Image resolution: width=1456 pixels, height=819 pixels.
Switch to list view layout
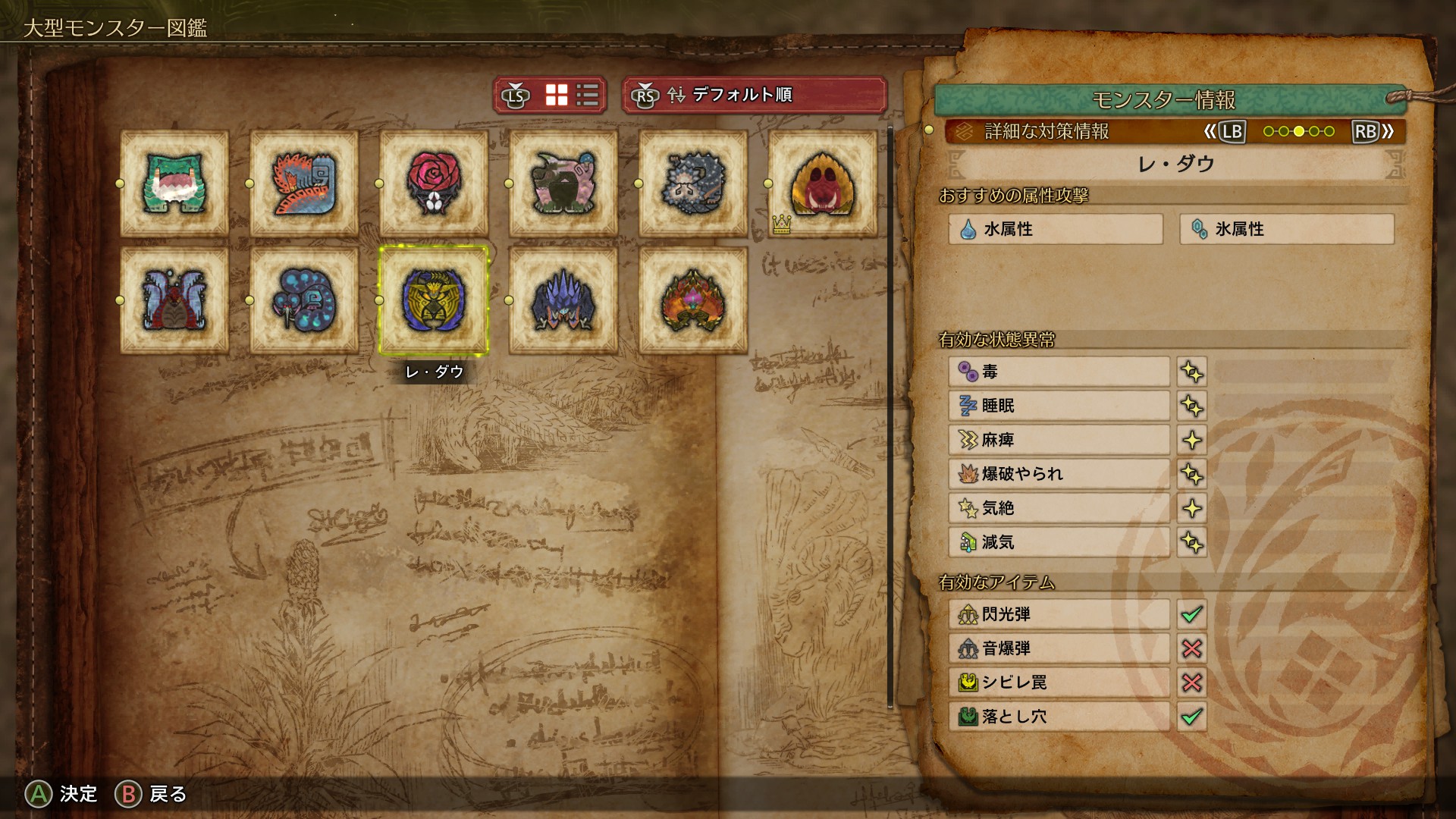coord(588,95)
